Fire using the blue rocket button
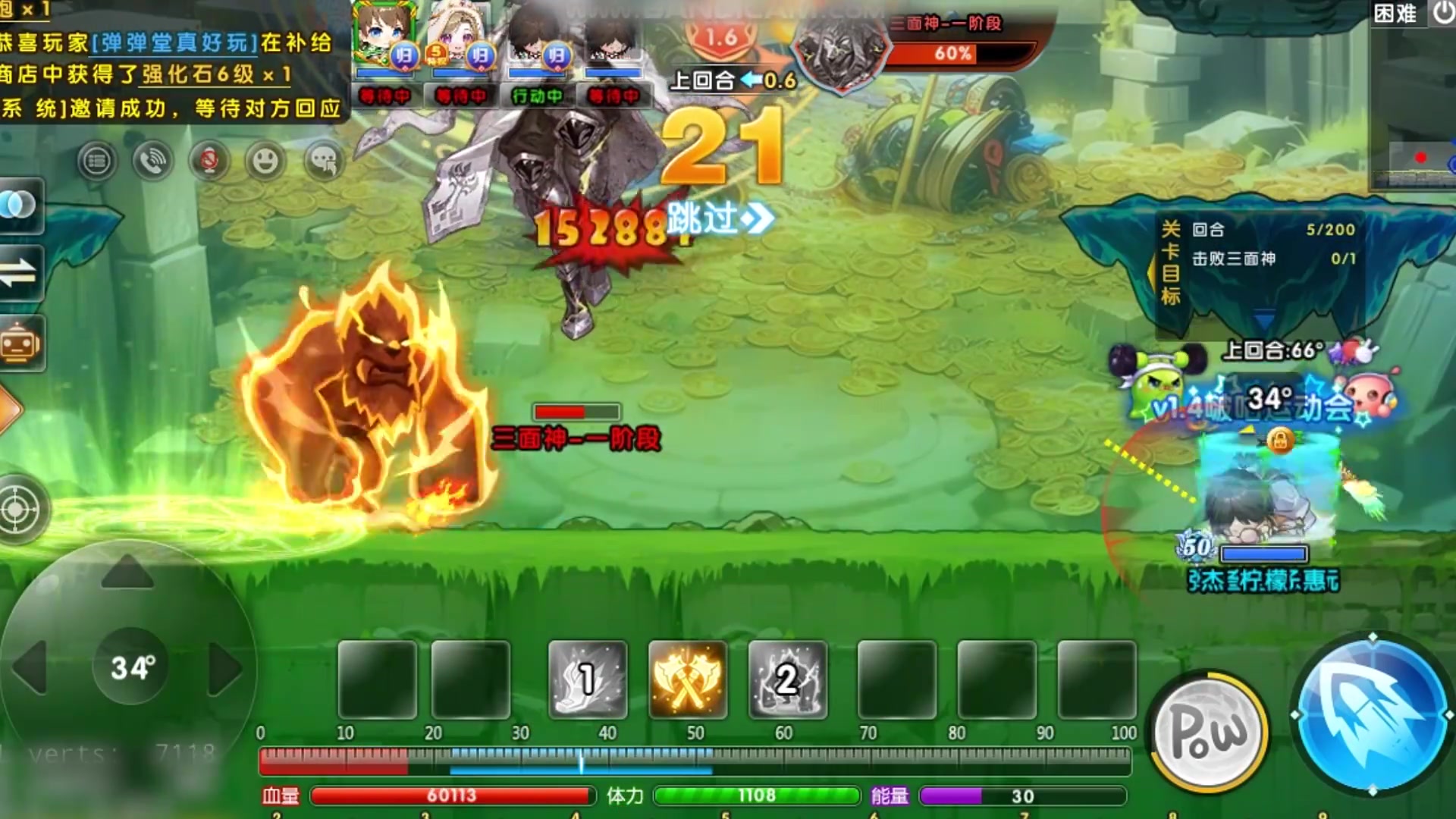This screenshot has width=1456, height=819. (1372, 714)
